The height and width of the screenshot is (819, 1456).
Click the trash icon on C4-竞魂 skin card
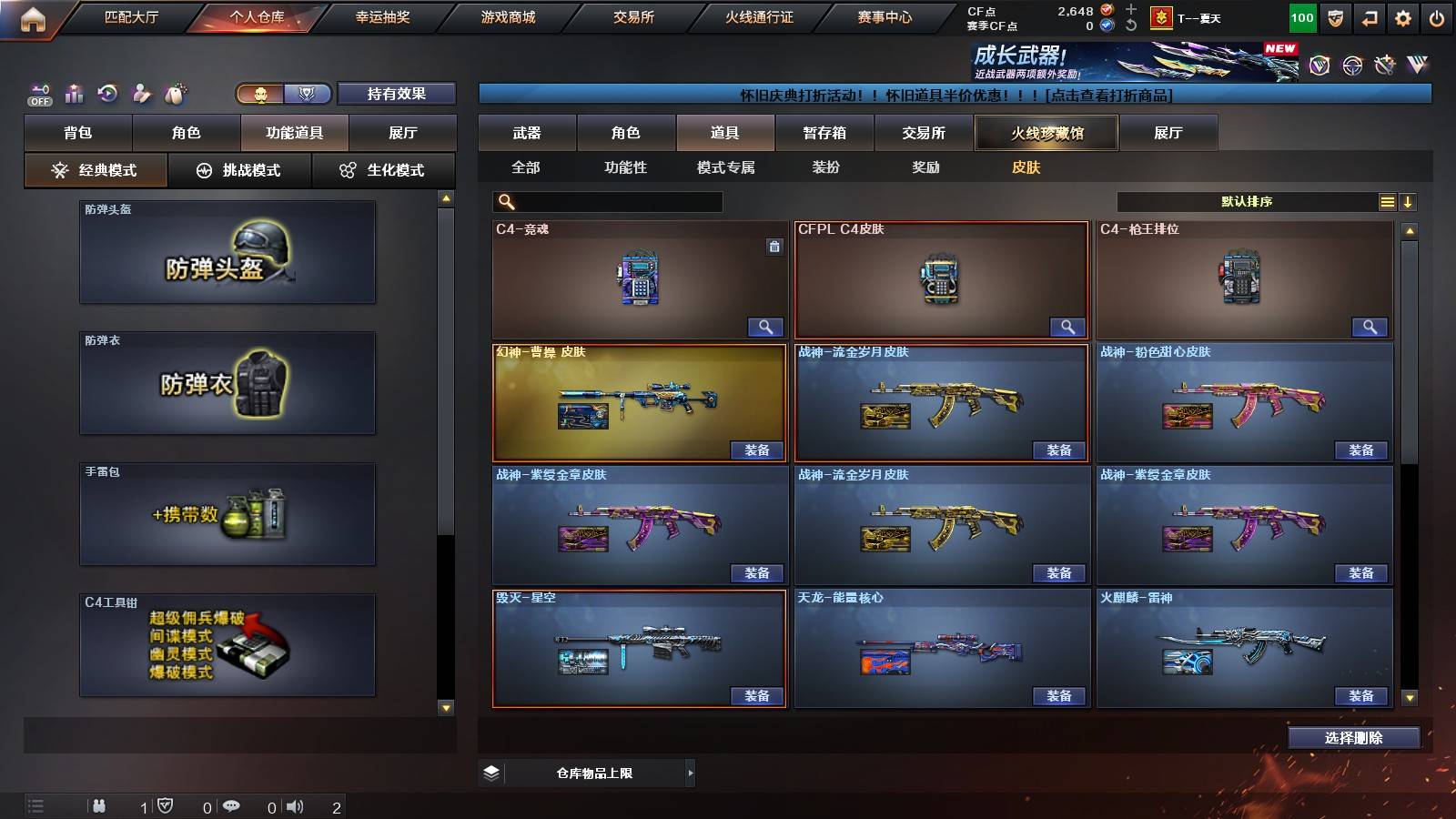click(776, 246)
